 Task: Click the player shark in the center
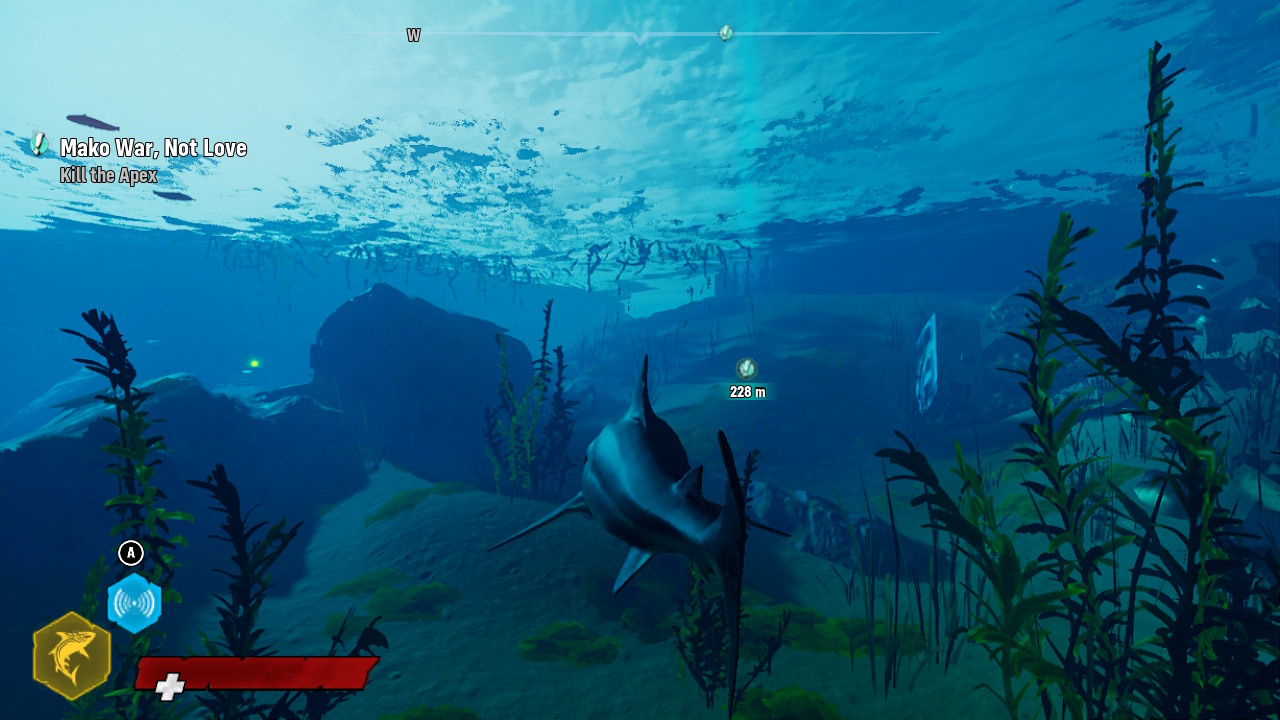coord(640,480)
